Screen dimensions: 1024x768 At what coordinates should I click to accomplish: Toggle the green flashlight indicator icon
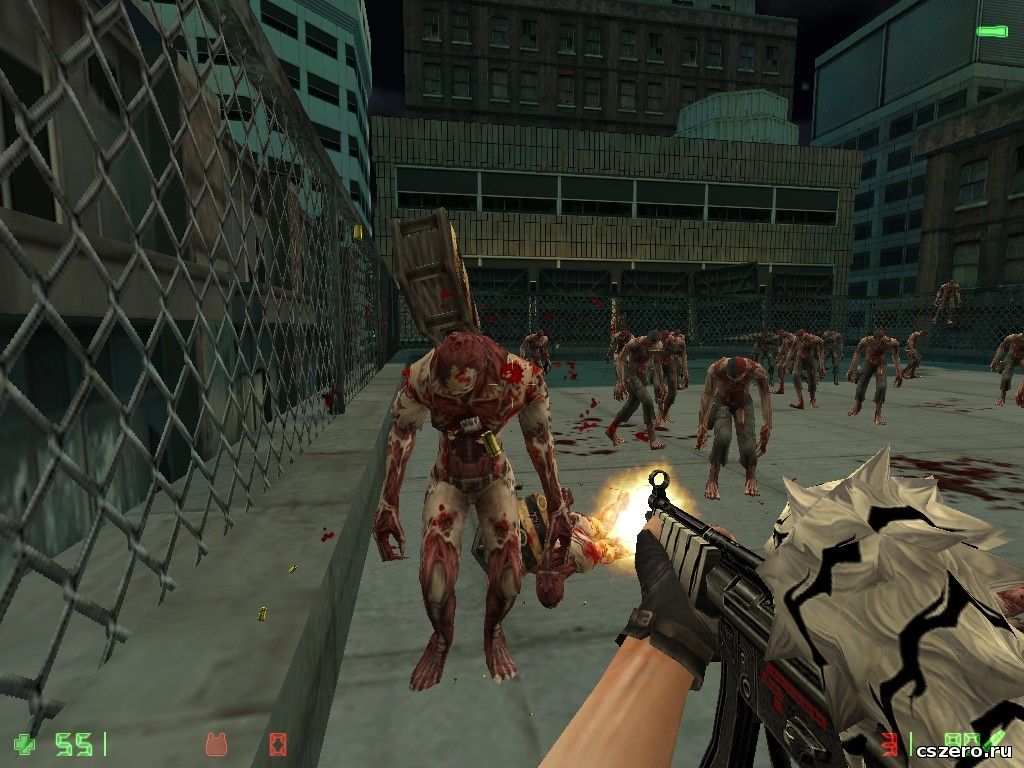(x=991, y=32)
